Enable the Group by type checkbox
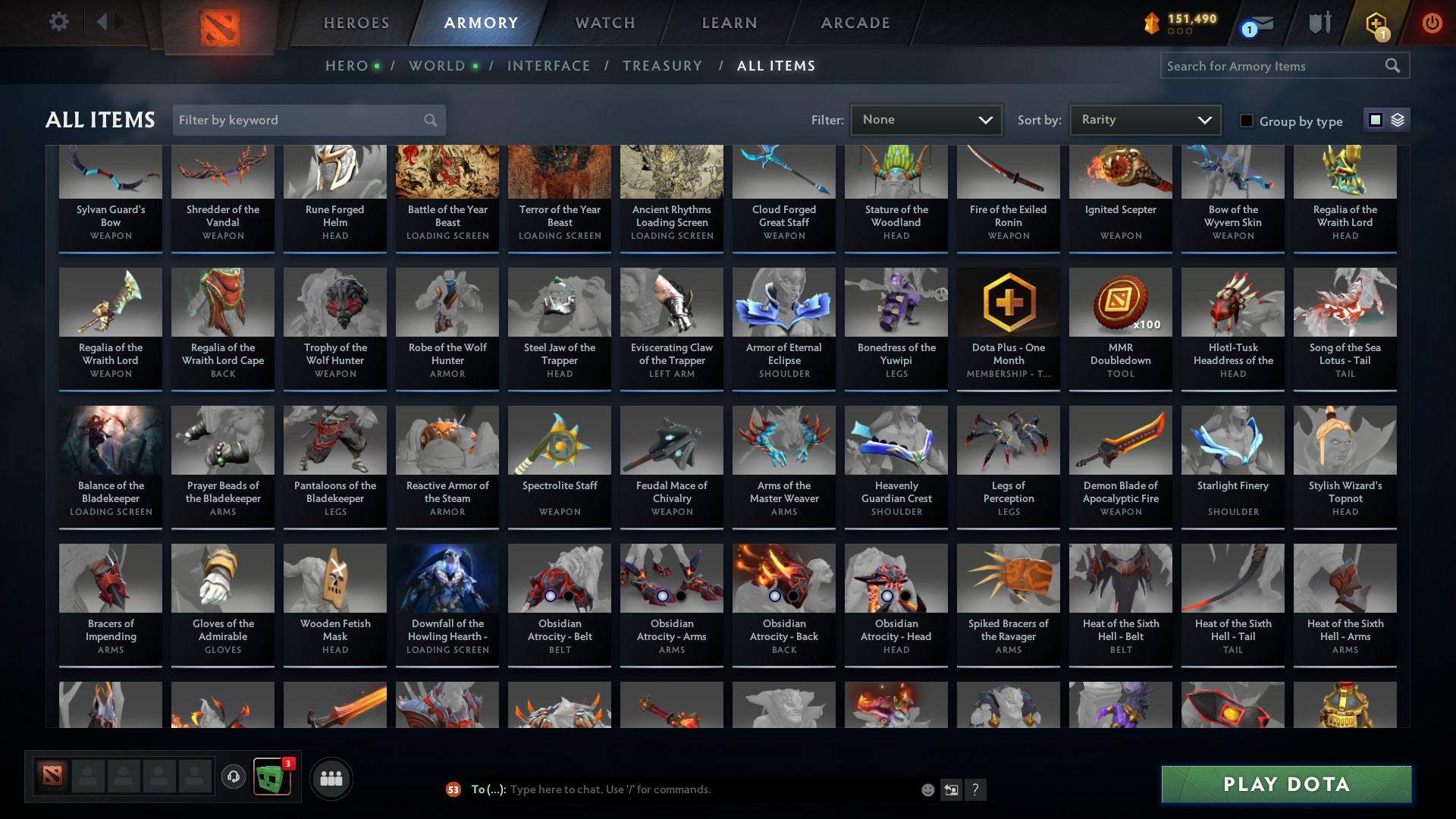Screen dimensions: 1456x819 pyautogui.click(x=1247, y=121)
